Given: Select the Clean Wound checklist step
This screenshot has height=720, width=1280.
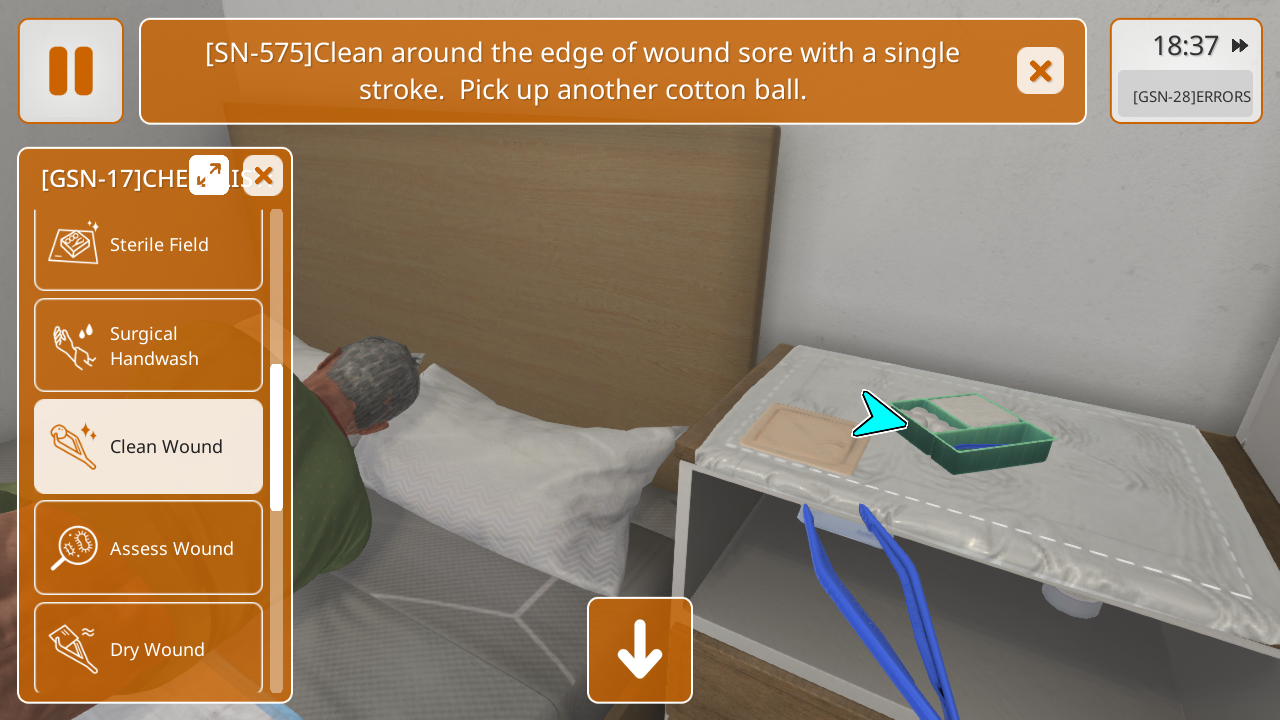Looking at the screenshot, I should 148,447.
